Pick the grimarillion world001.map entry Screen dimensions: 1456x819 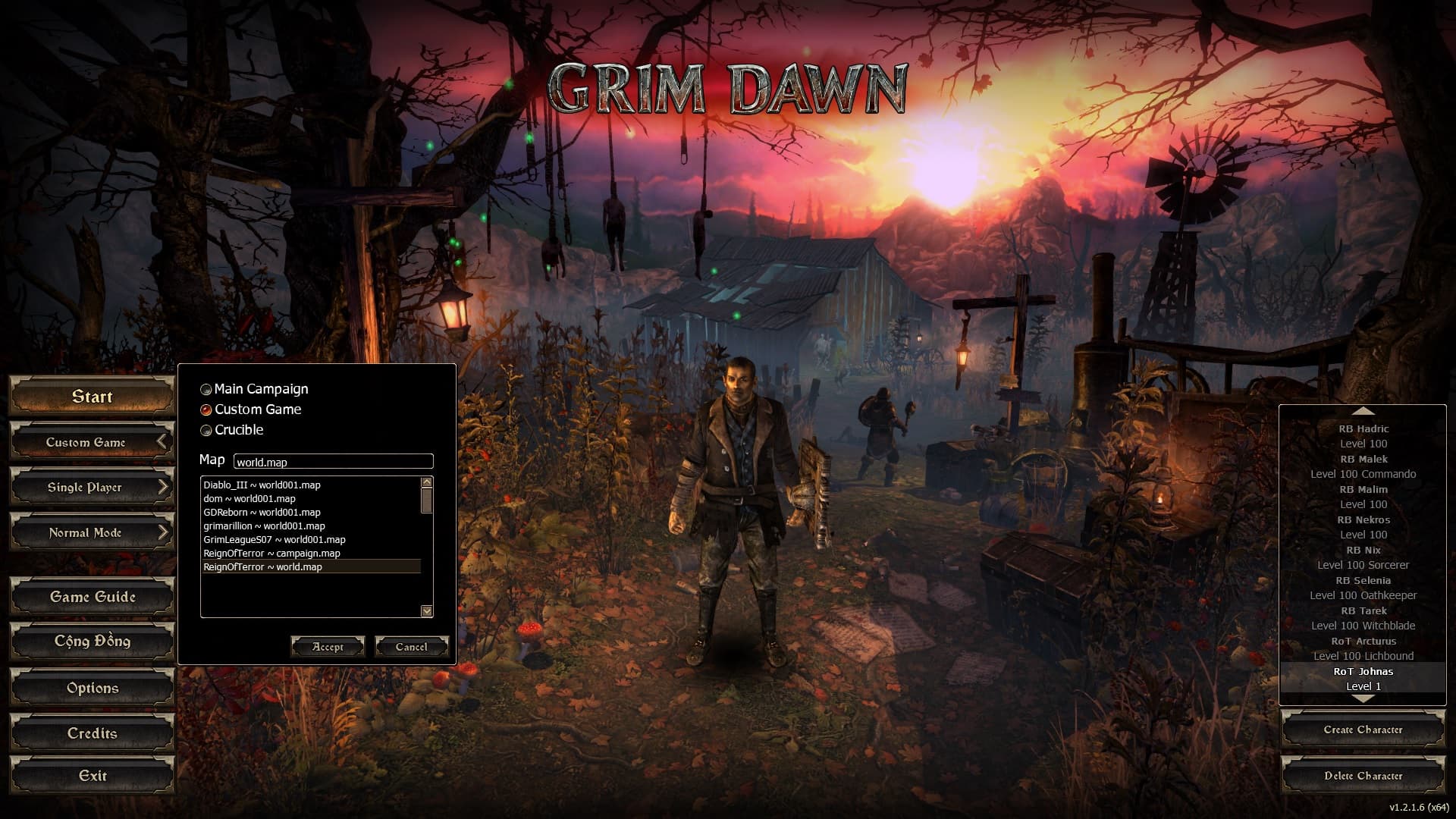coord(264,526)
